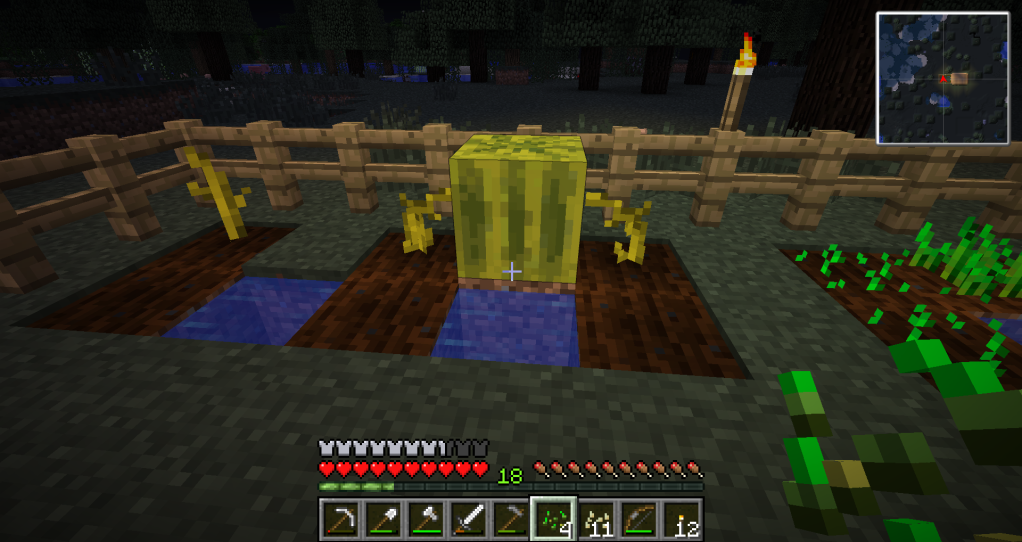Select the iron sword hotbar slot

pyautogui.click(x=469, y=518)
